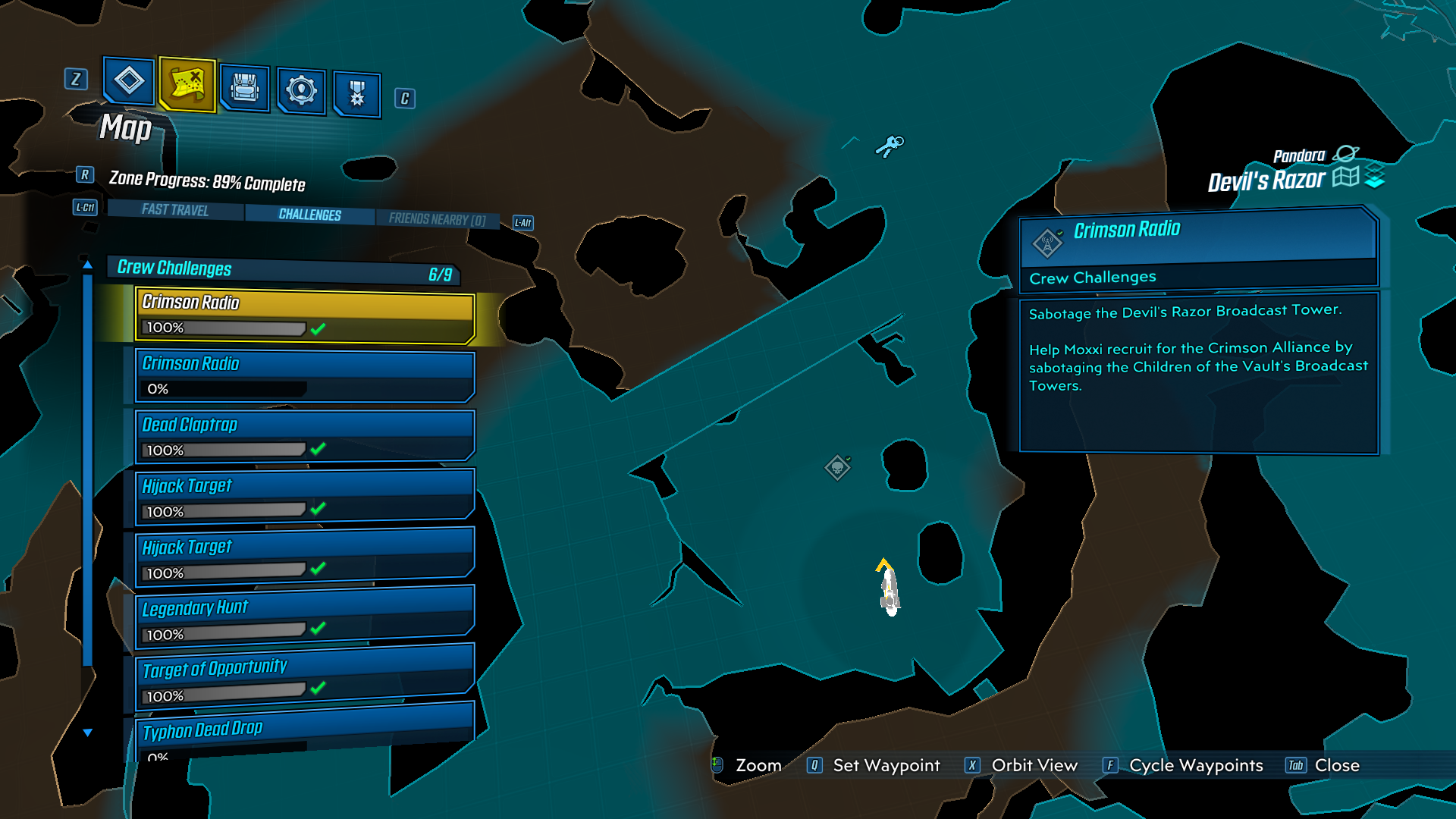Click the challenge list's down scroll arrow
Viewport: 1456px width, 819px height.
point(88,733)
